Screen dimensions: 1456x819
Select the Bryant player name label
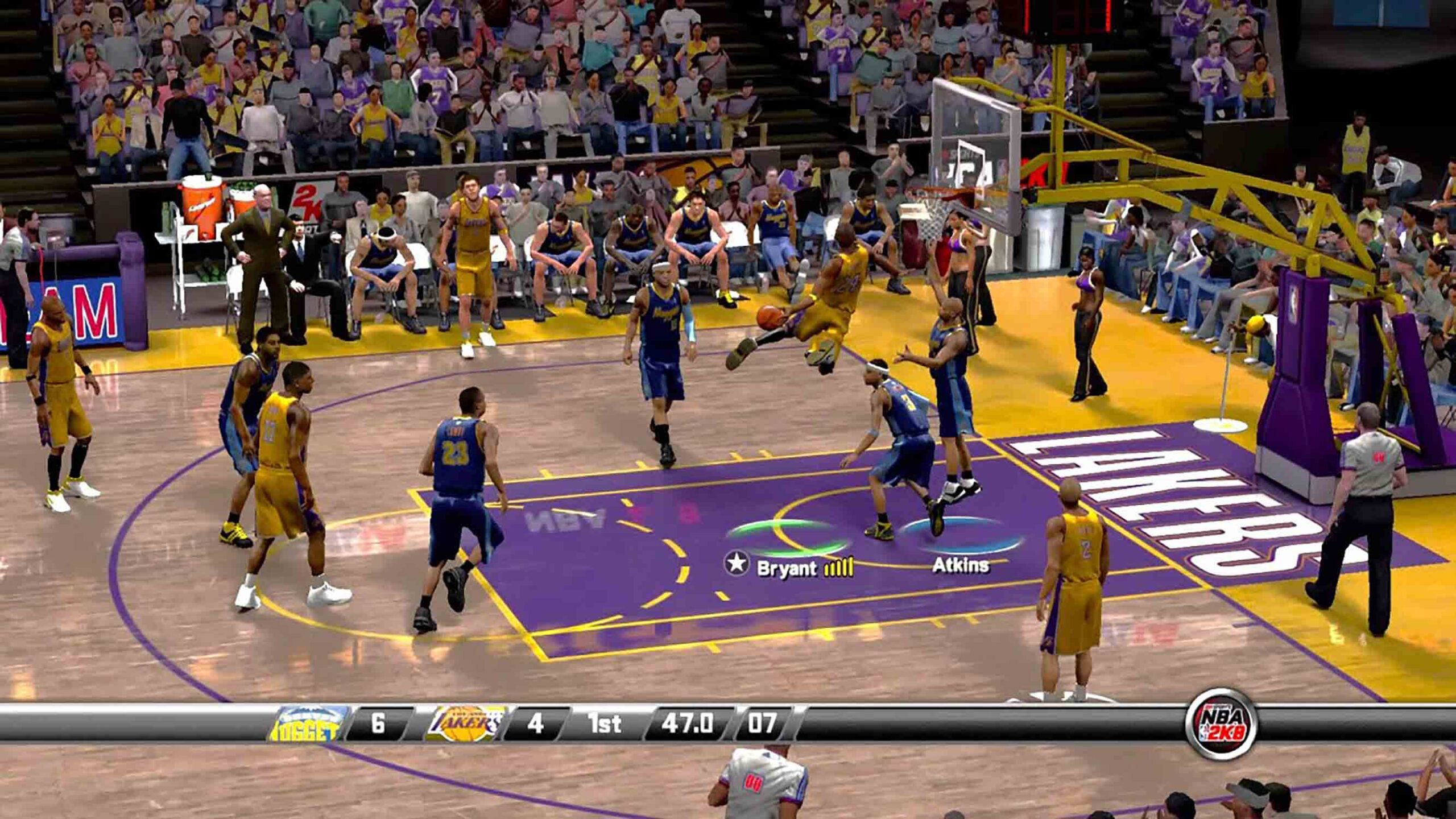(x=787, y=568)
